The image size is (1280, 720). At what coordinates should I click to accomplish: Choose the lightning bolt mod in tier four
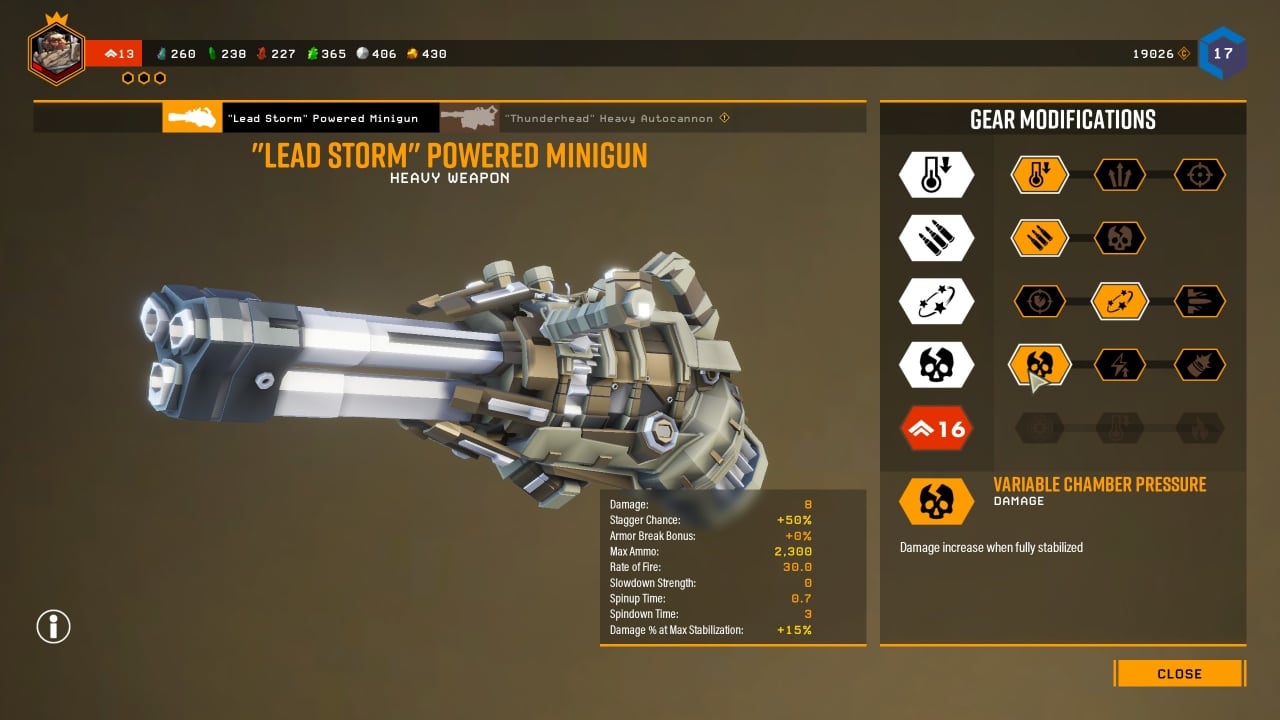1120,364
